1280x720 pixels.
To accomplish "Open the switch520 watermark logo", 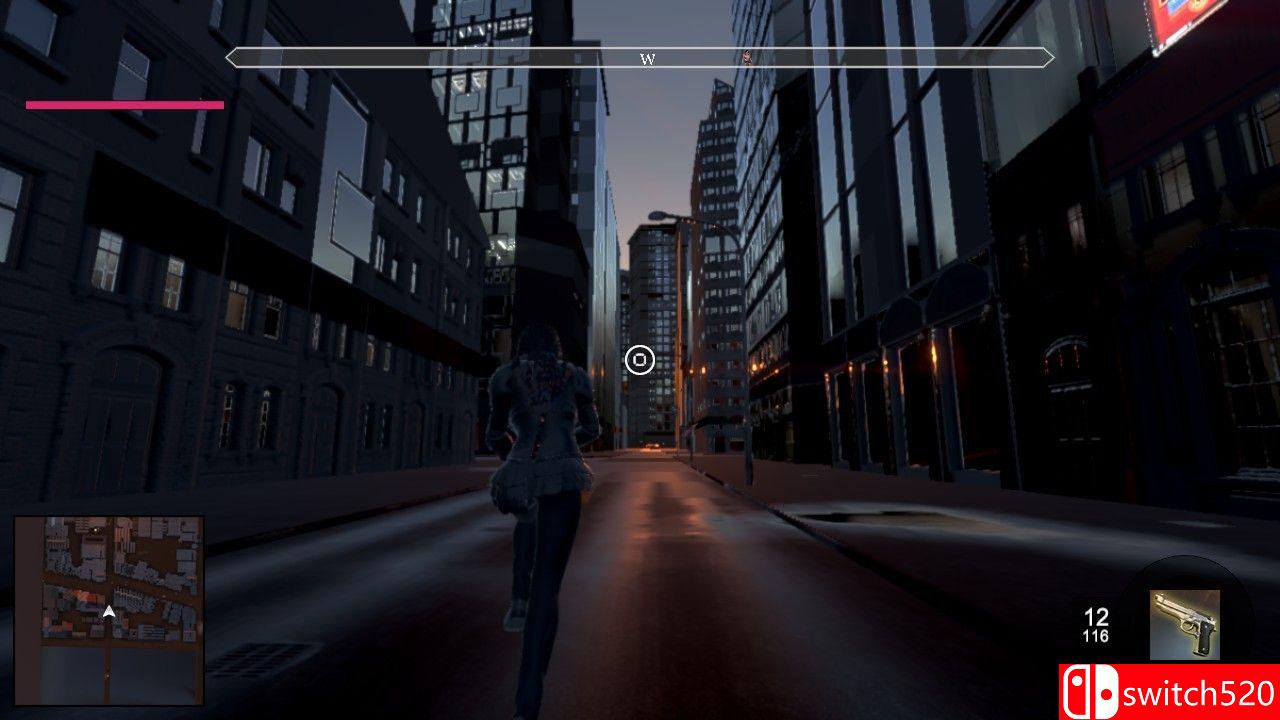I will pyautogui.click(x=1169, y=692).
